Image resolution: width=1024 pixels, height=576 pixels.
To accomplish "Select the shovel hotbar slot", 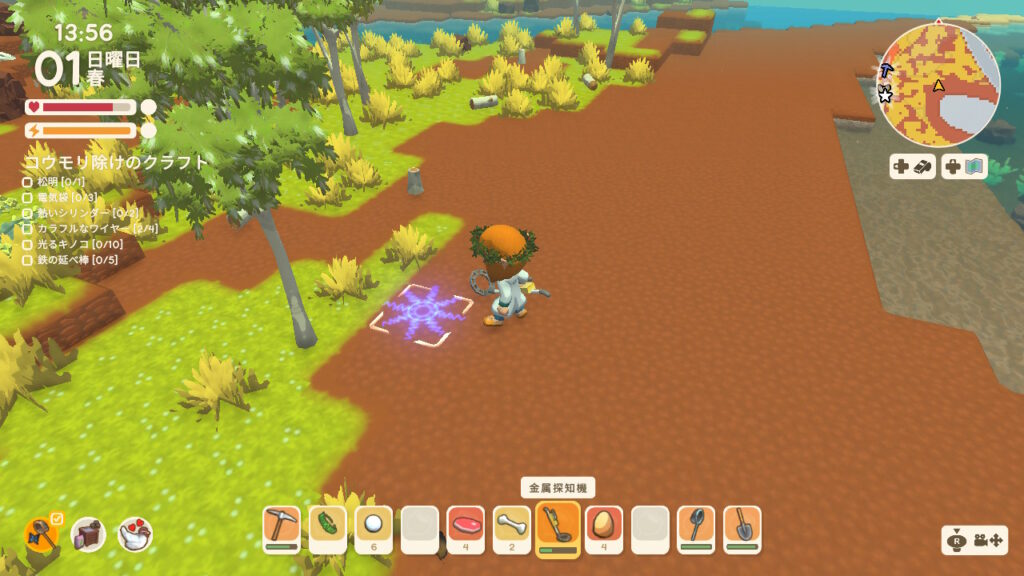I will [x=742, y=526].
